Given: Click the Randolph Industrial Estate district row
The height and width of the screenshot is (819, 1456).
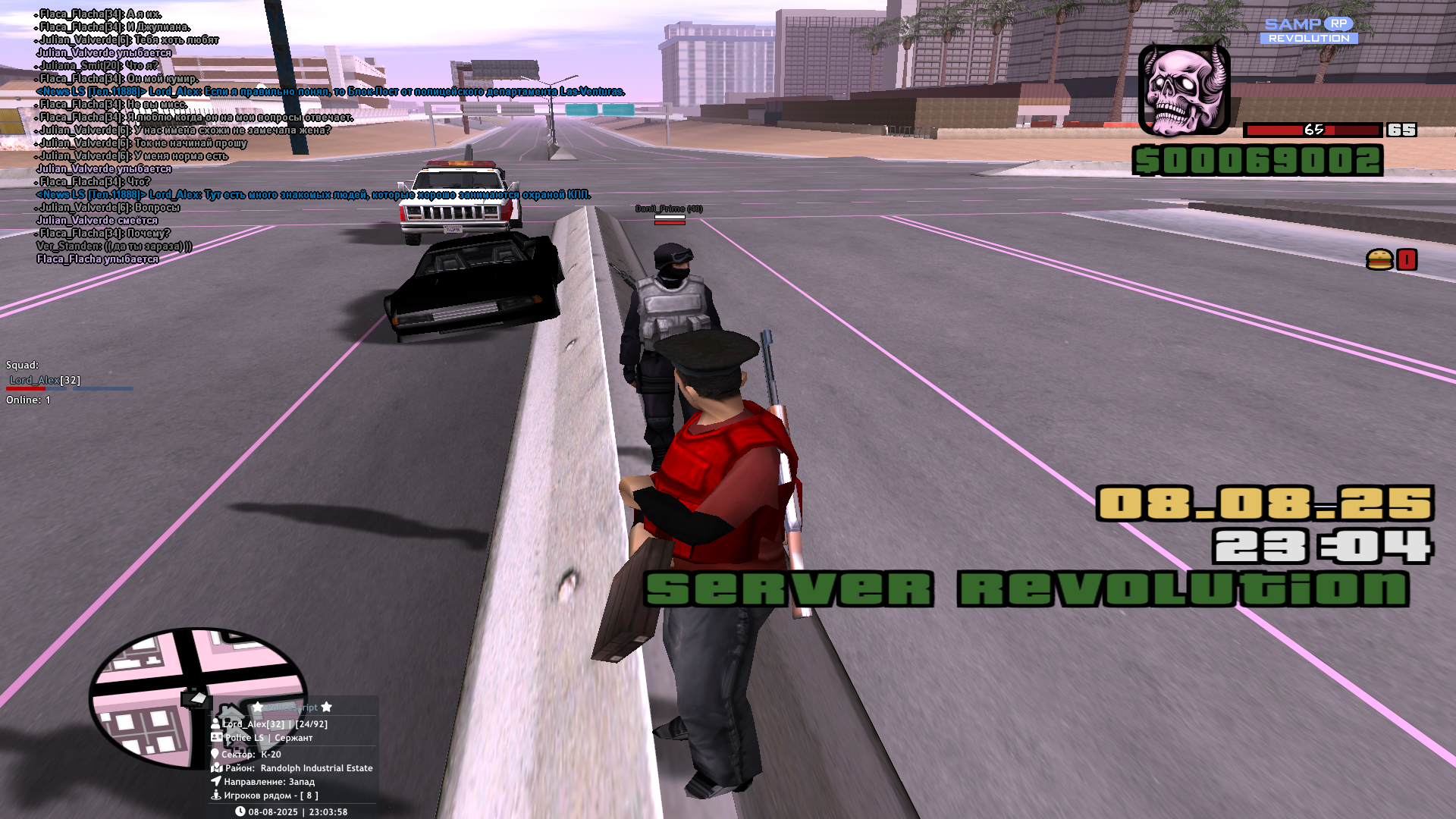Looking at the screenshot, I should tap(298, 768).
